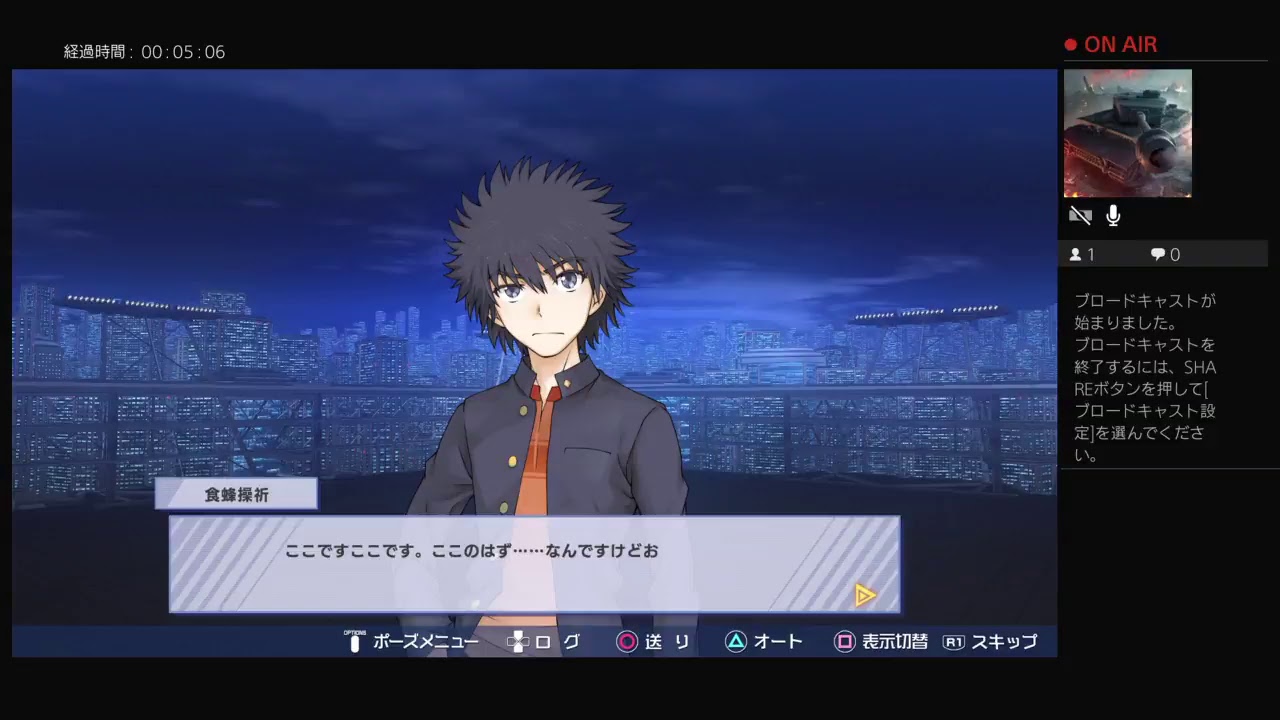
Task: Mute the microphone icon
Action: pos(1112,215)
